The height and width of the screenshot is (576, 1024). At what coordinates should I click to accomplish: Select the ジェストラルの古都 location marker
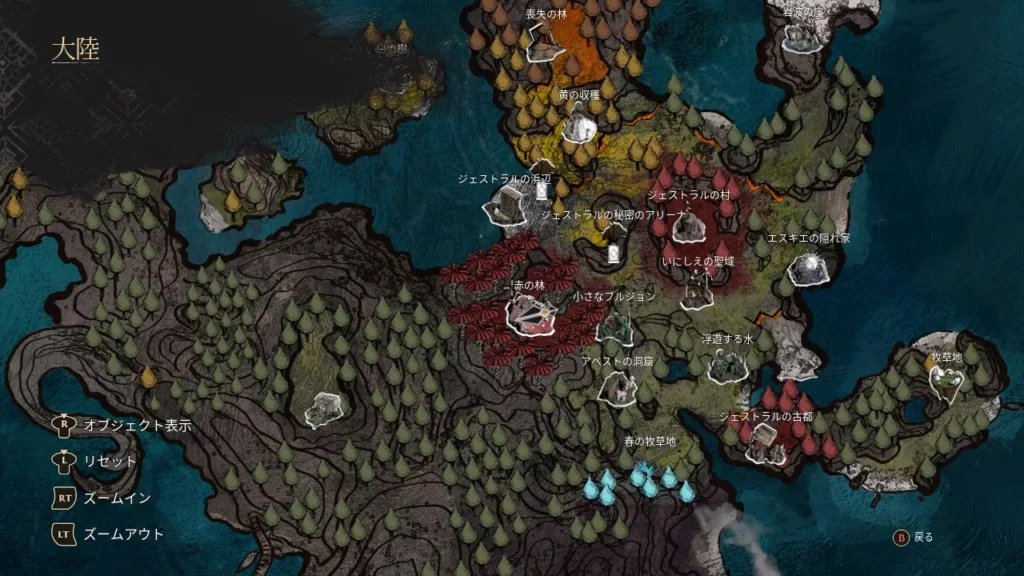(x=765, y=442)
